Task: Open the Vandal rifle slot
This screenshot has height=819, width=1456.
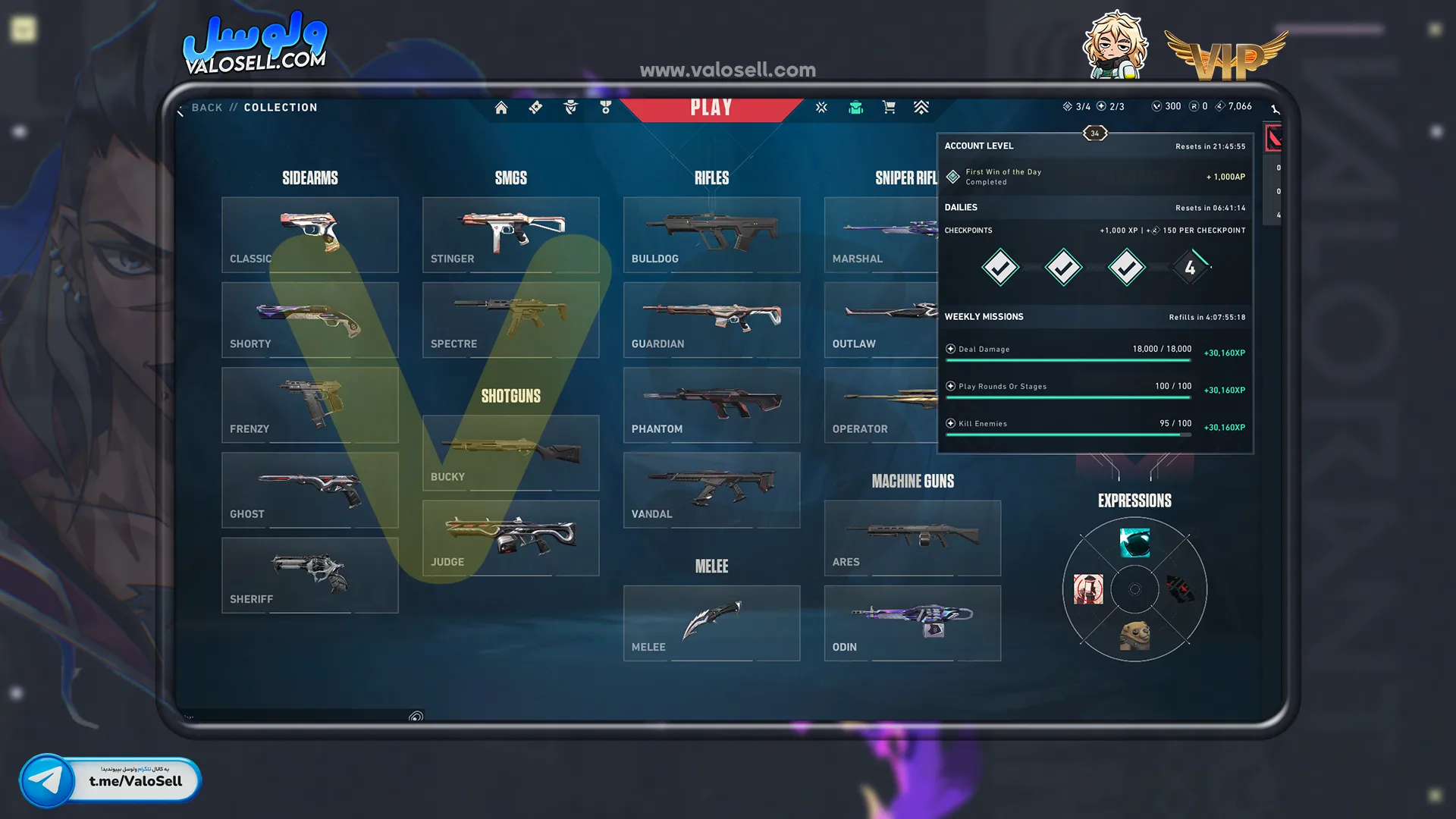Action: point(711,490)
